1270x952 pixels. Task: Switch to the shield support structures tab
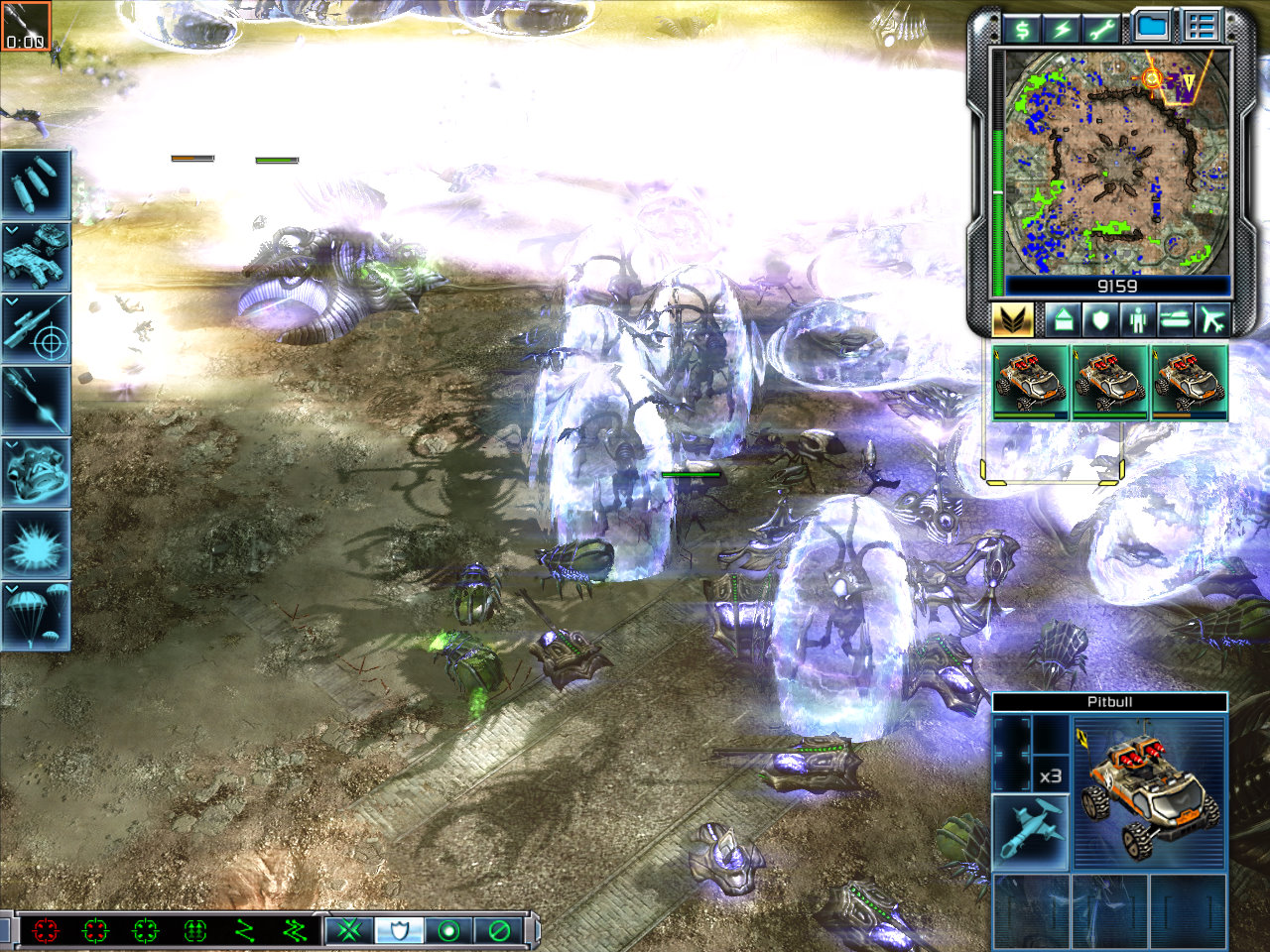[x=1100, y=320]
